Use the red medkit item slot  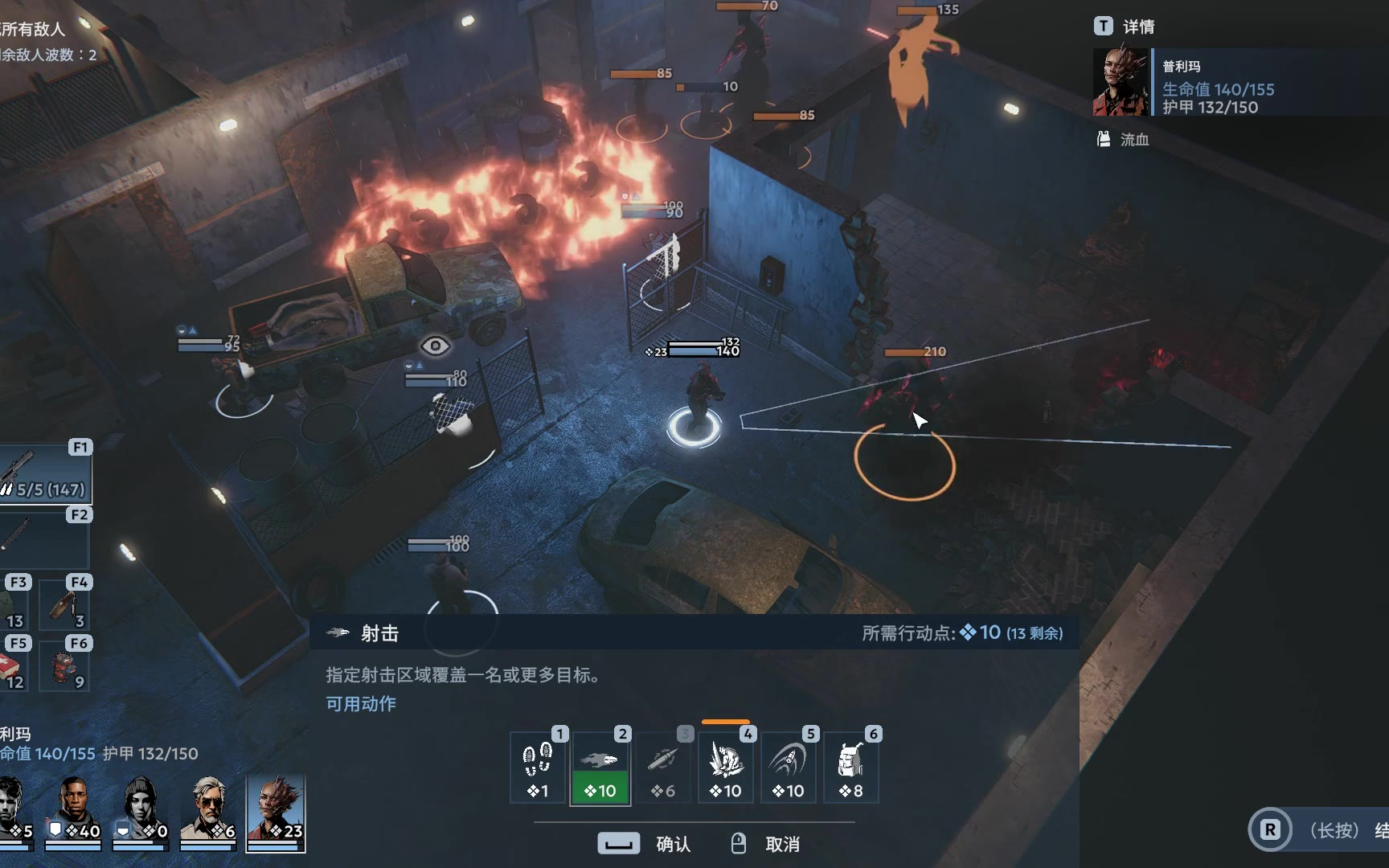pyautogui.click(x=14, y=665)
